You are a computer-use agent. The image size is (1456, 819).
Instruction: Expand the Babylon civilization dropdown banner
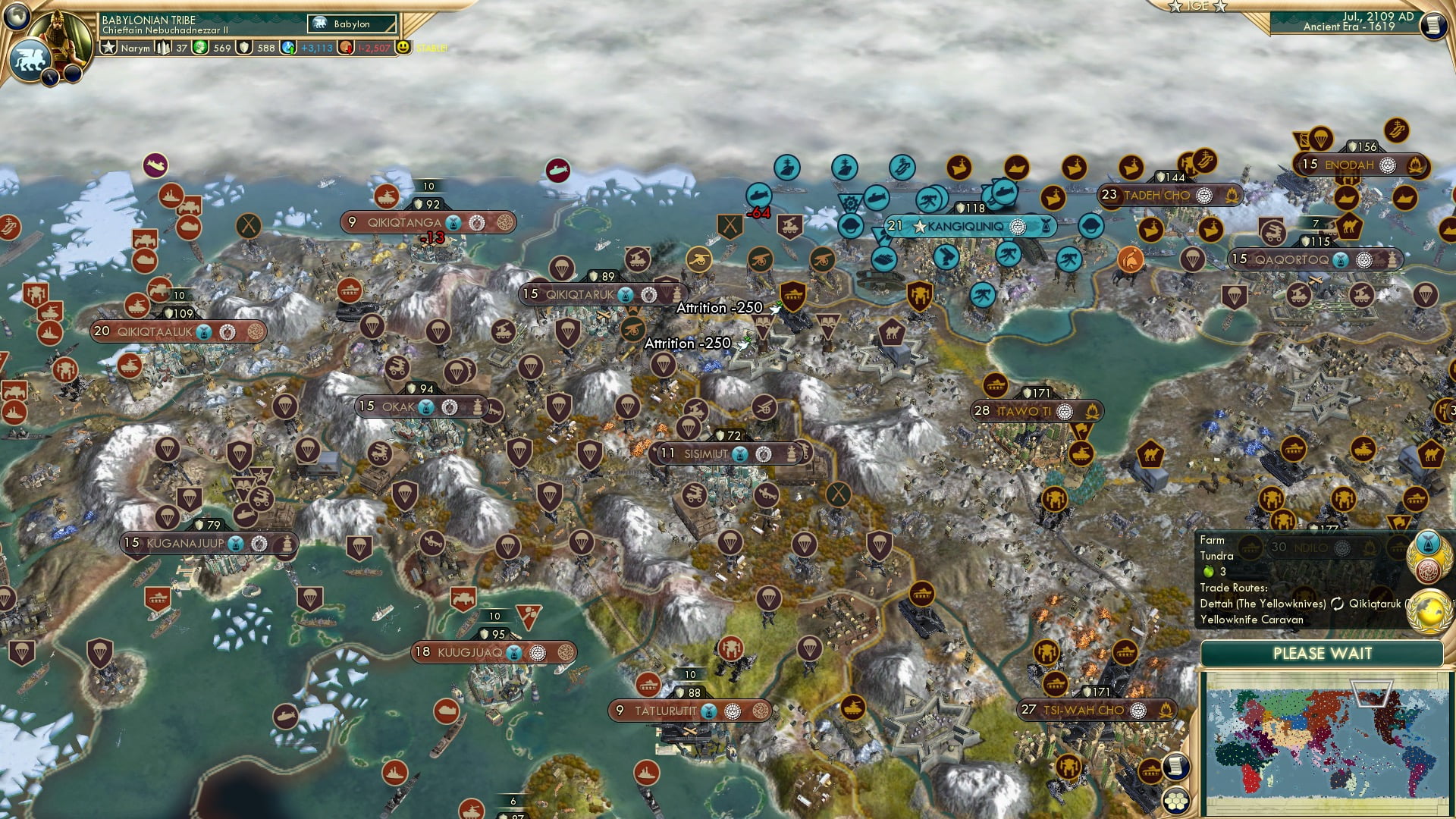coord(350,24)
